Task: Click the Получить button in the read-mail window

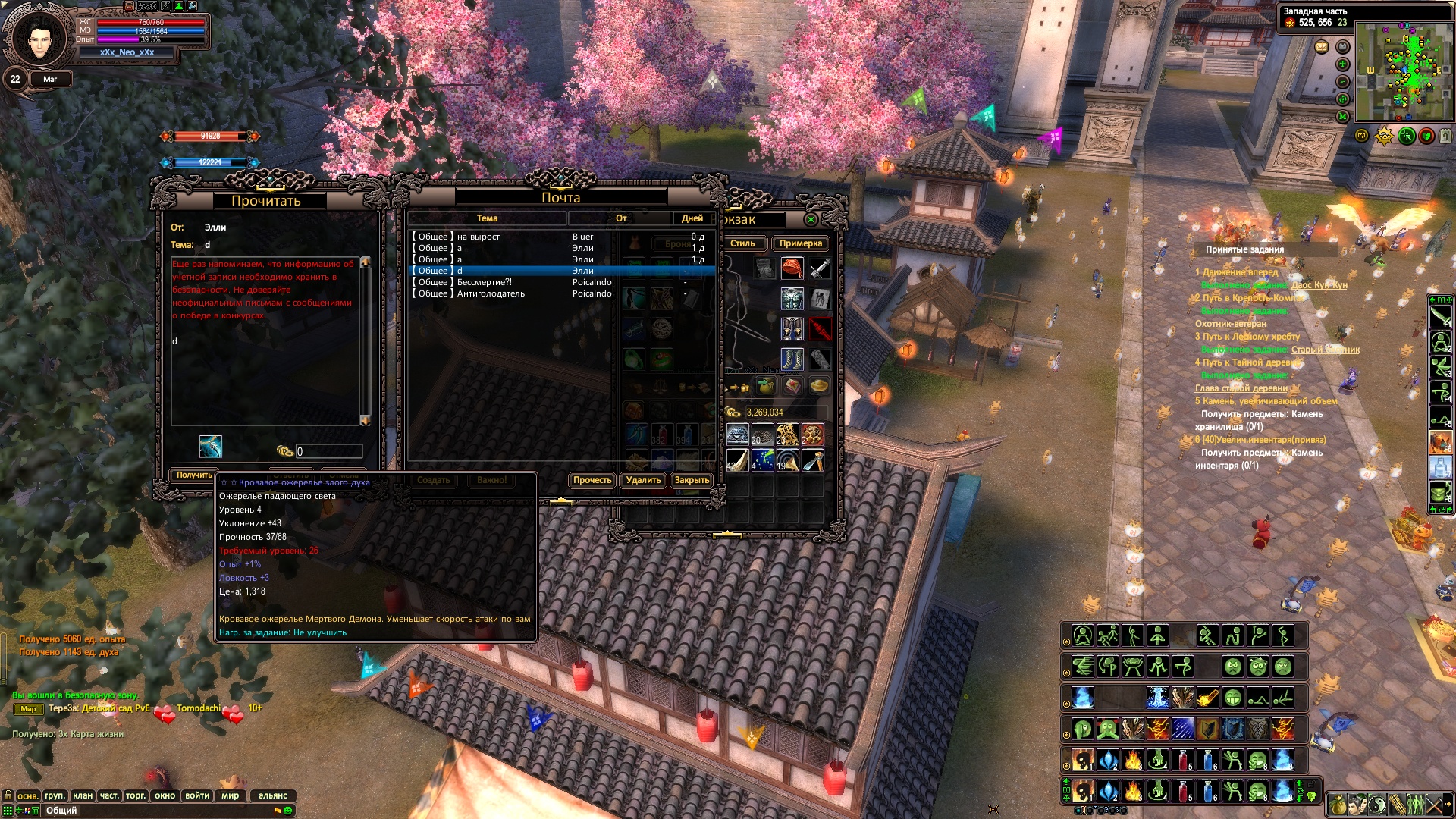Action: [194, 475]
